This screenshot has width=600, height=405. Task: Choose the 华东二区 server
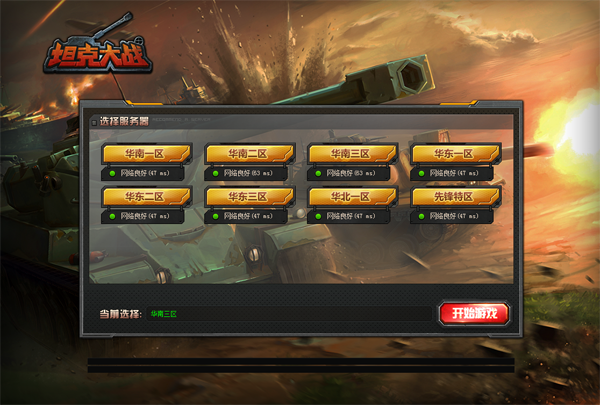(x=145, y=196)
